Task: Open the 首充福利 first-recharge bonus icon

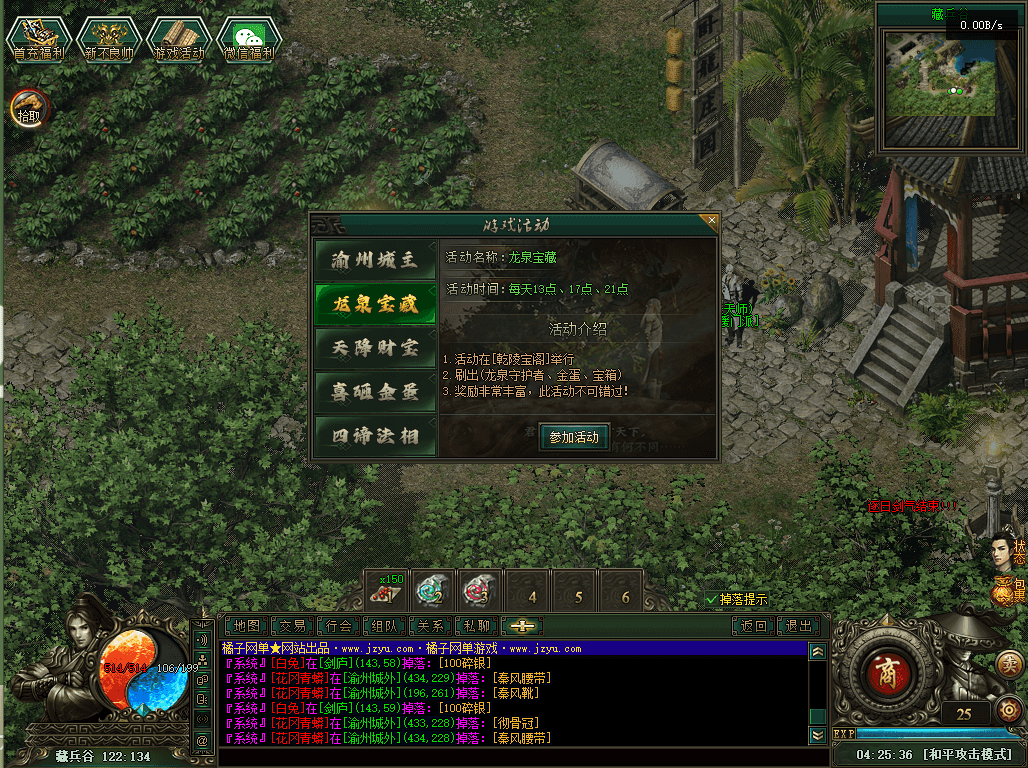Action: coord(38,39)
